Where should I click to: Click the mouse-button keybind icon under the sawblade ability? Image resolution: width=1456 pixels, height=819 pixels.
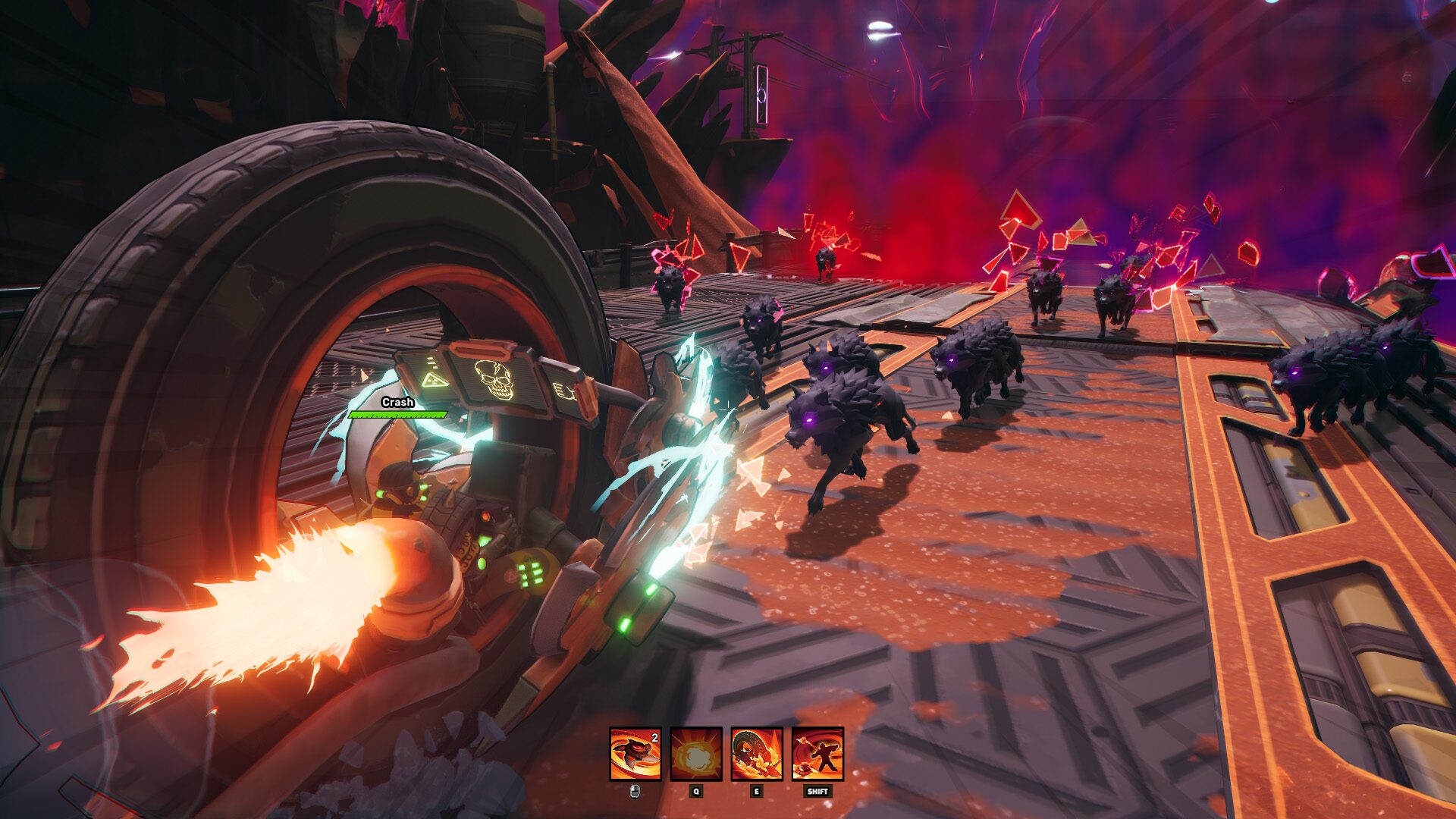click(634, 792)
